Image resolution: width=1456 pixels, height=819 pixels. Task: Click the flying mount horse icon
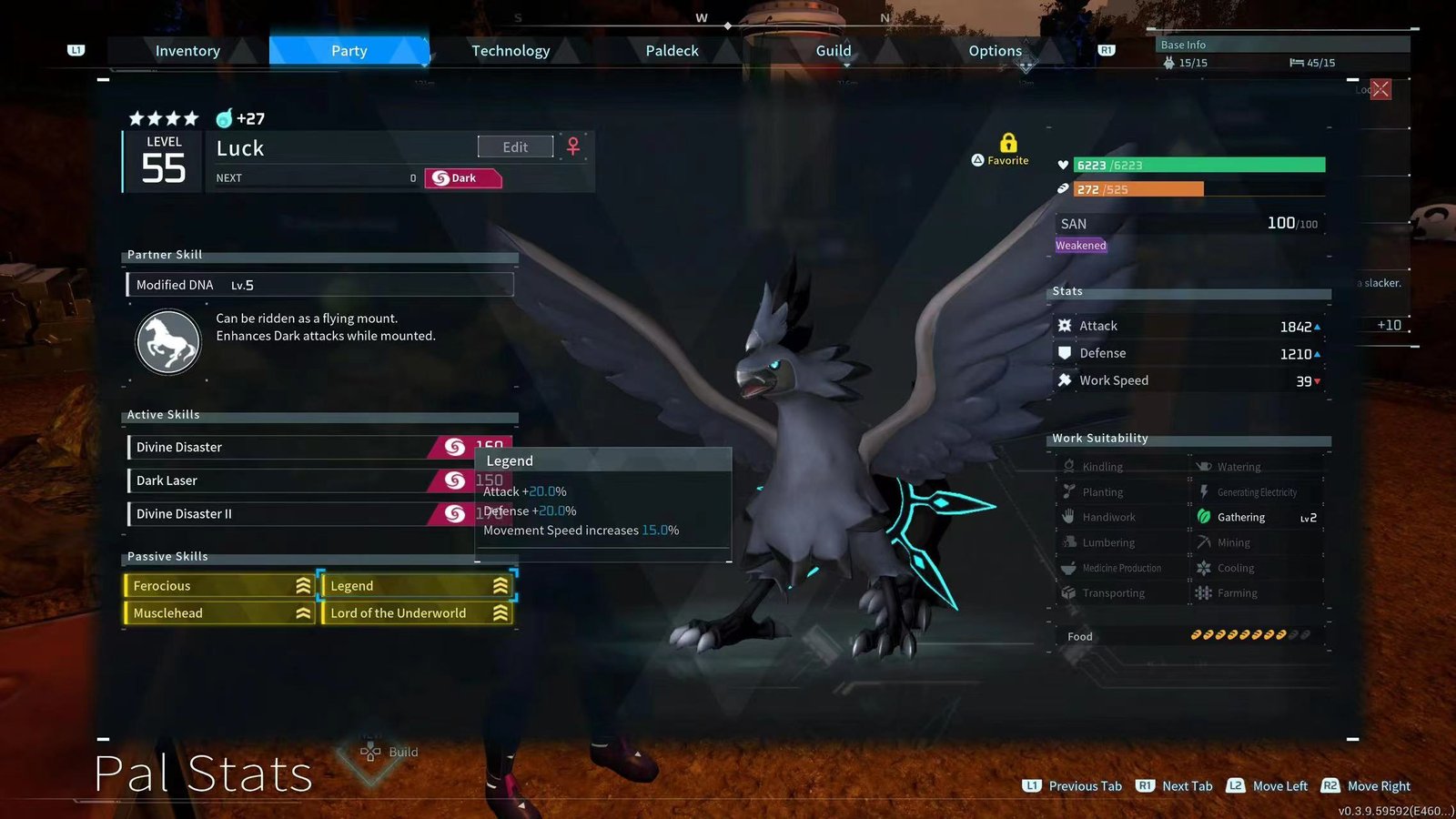pyautogui.click(x=168, y=343)
